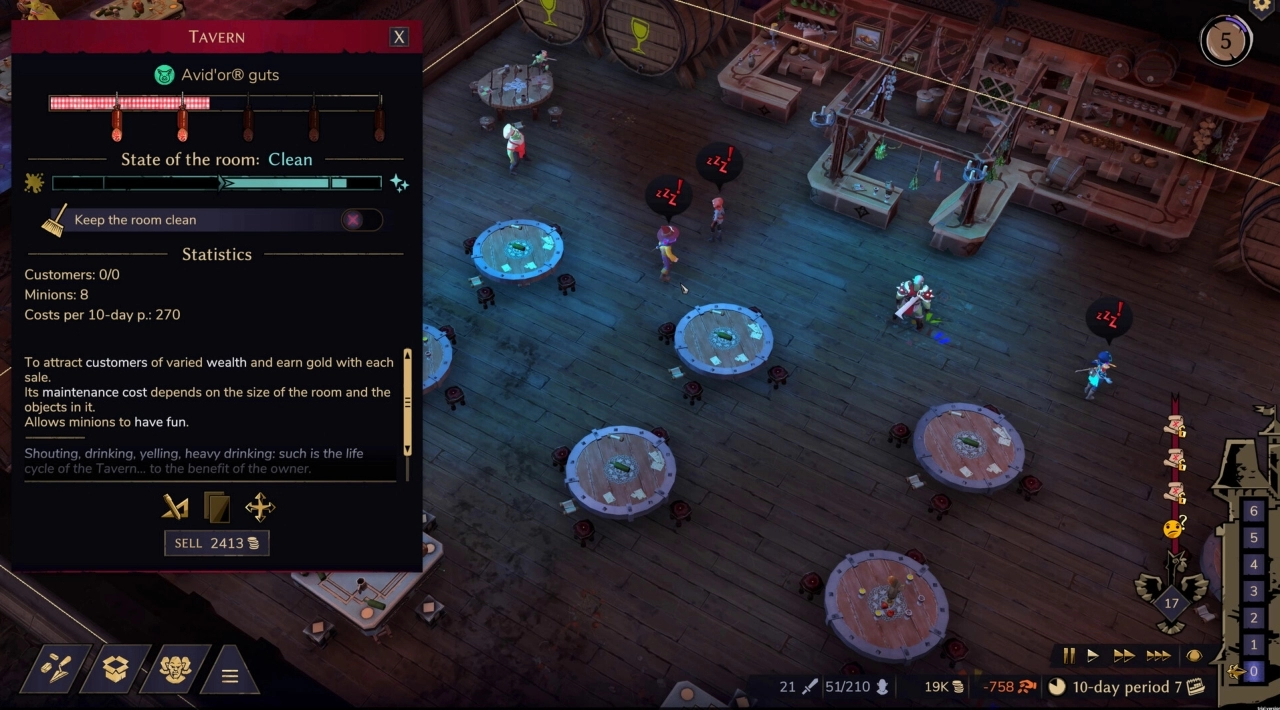Go to tower floor 6
Image resolution: width=1280 pixels, height=710 pixels.
(1254, 511)
